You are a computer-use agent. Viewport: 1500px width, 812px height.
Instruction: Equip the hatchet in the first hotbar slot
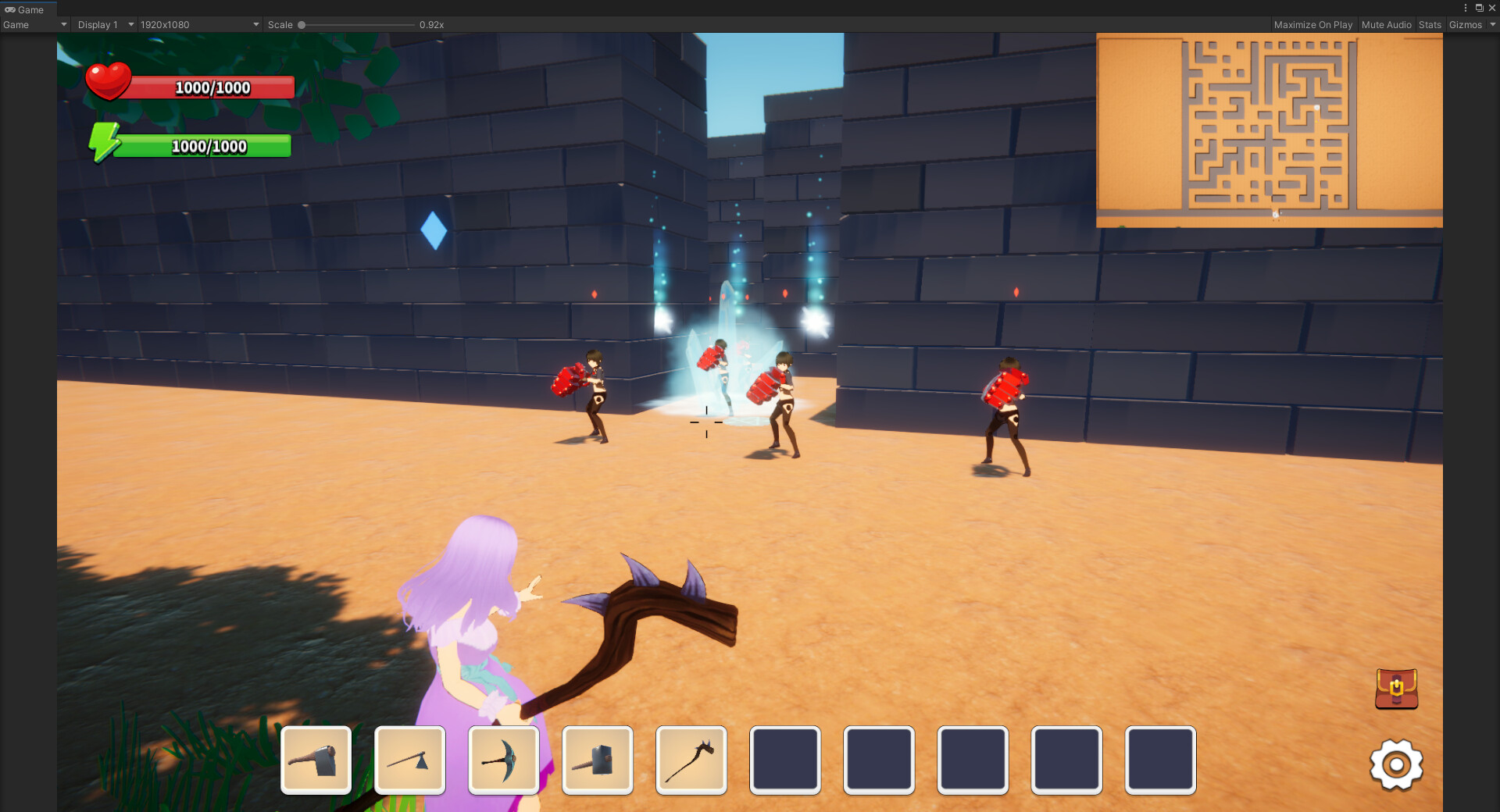point(316,760)
